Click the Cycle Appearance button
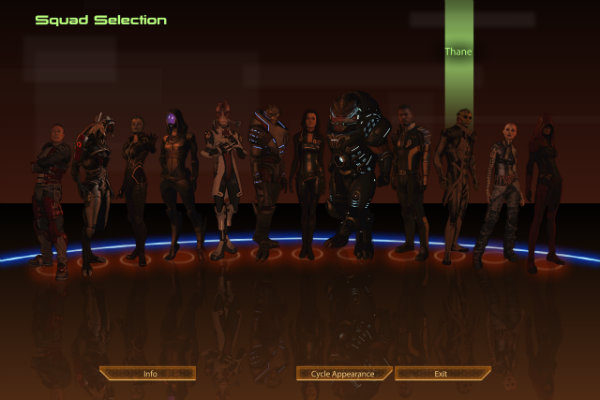 [343, 373]
